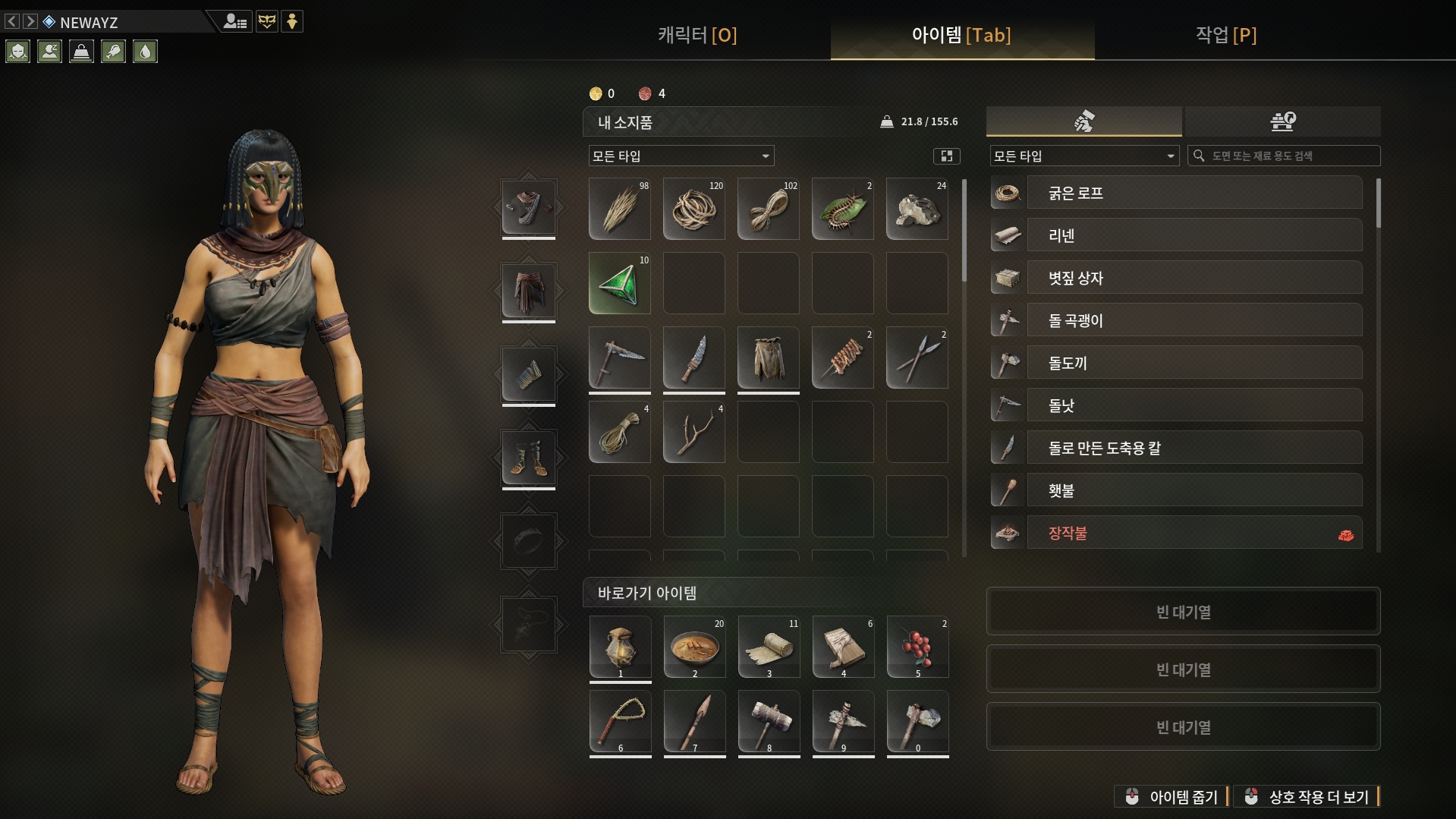The image size is (1456, 819).
Task: Click the red berries quick slot
Action: tap(917, 647)
